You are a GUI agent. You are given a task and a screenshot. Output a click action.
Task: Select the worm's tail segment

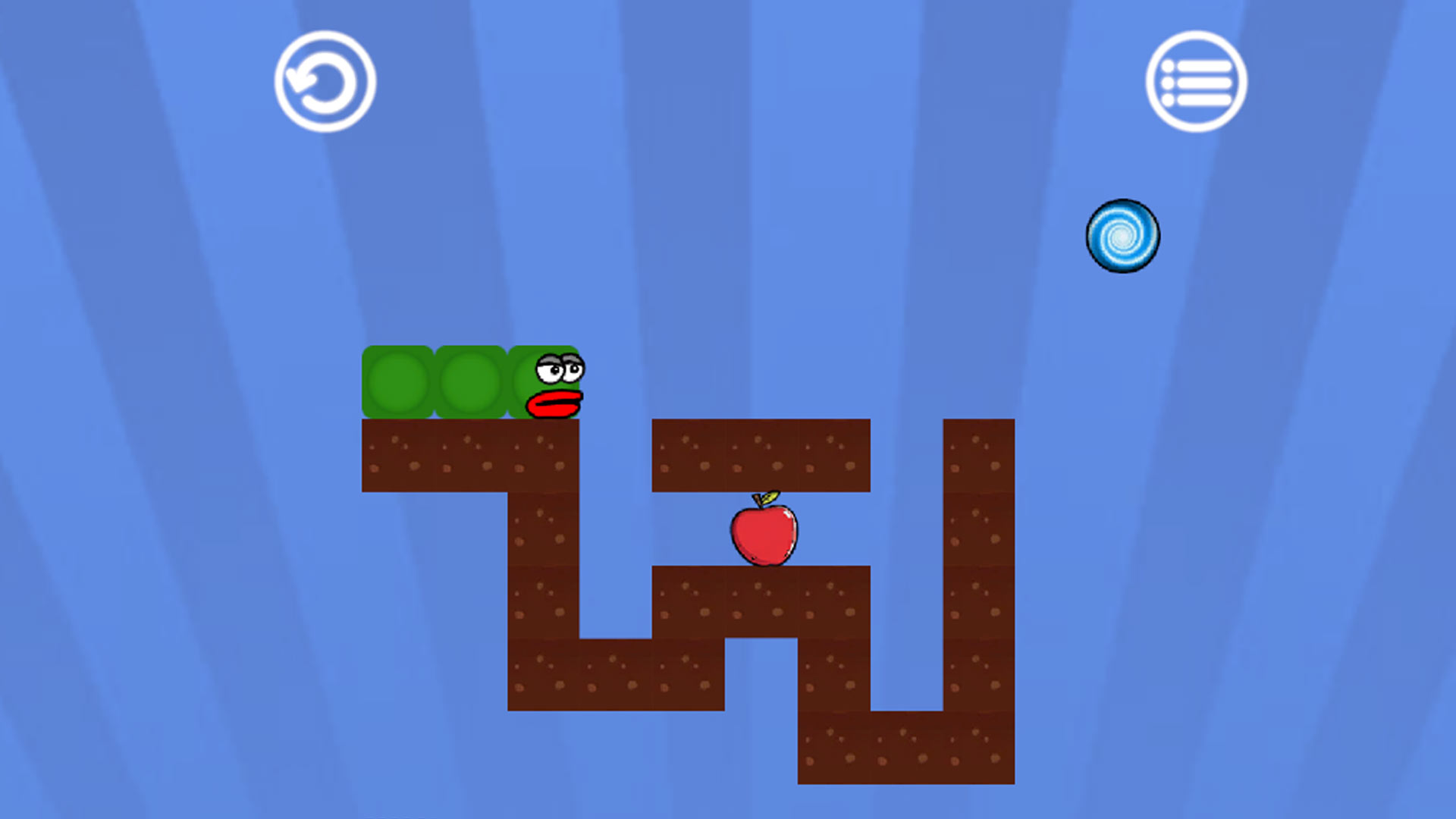400,381
